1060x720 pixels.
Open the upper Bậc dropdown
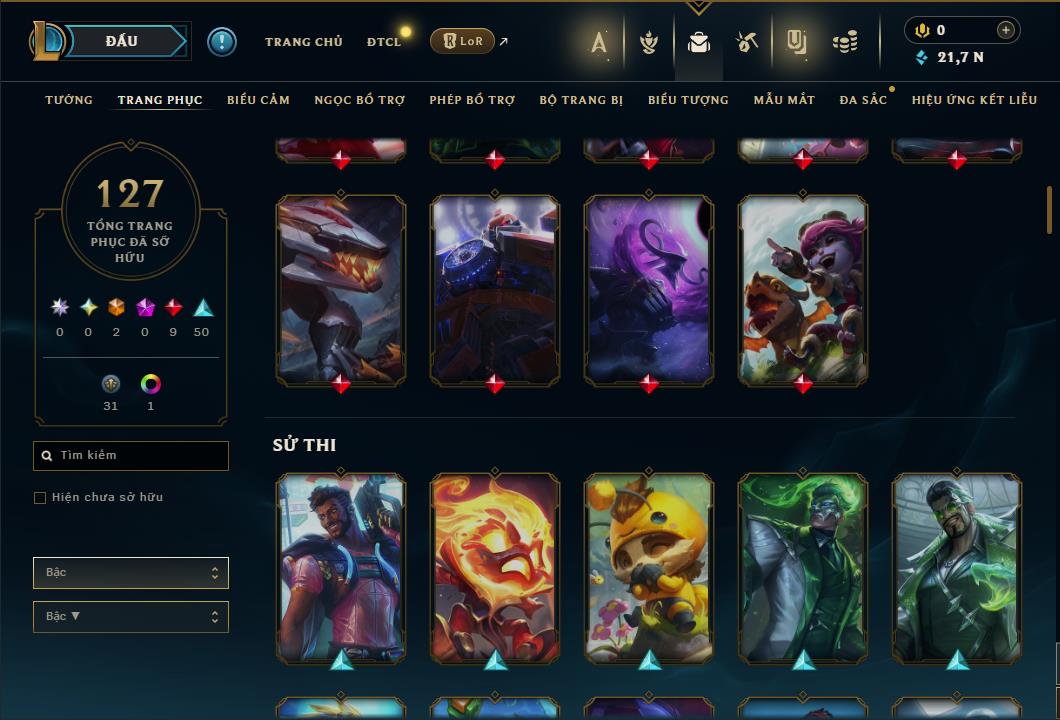[x=131, y=573]
